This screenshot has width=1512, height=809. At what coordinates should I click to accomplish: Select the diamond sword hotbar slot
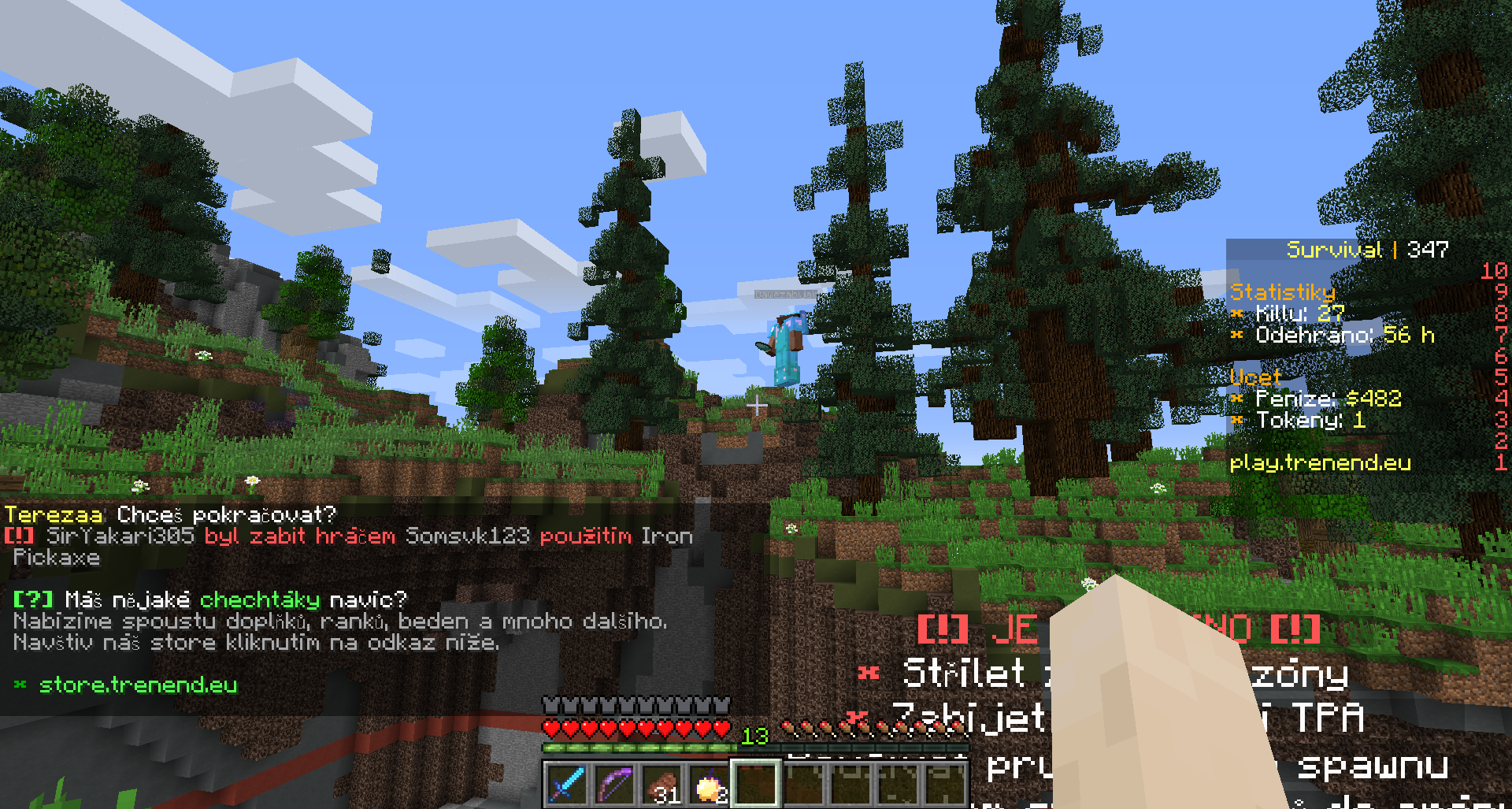pos(566,785)
